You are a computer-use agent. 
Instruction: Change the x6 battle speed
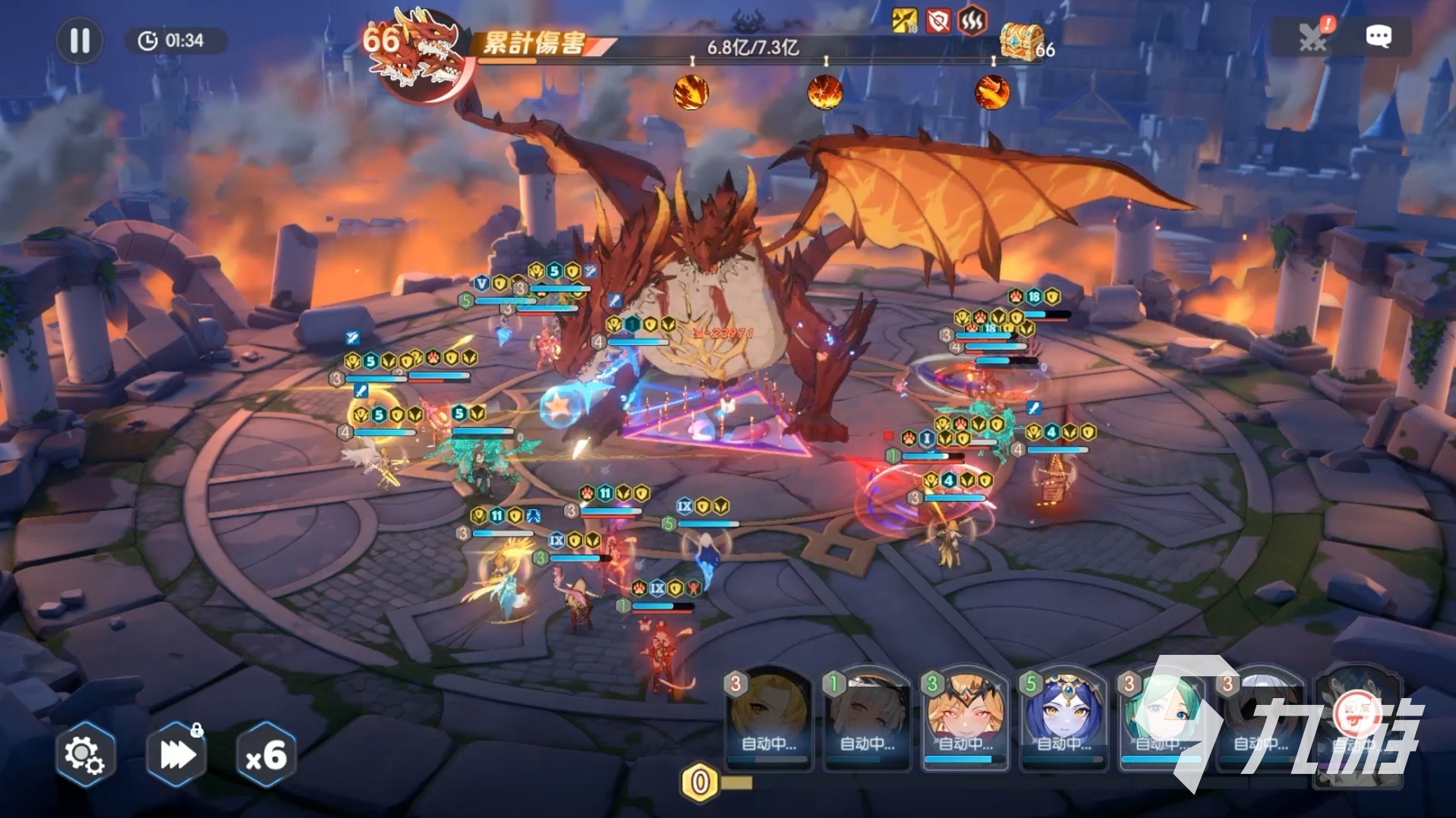(266, 754)
